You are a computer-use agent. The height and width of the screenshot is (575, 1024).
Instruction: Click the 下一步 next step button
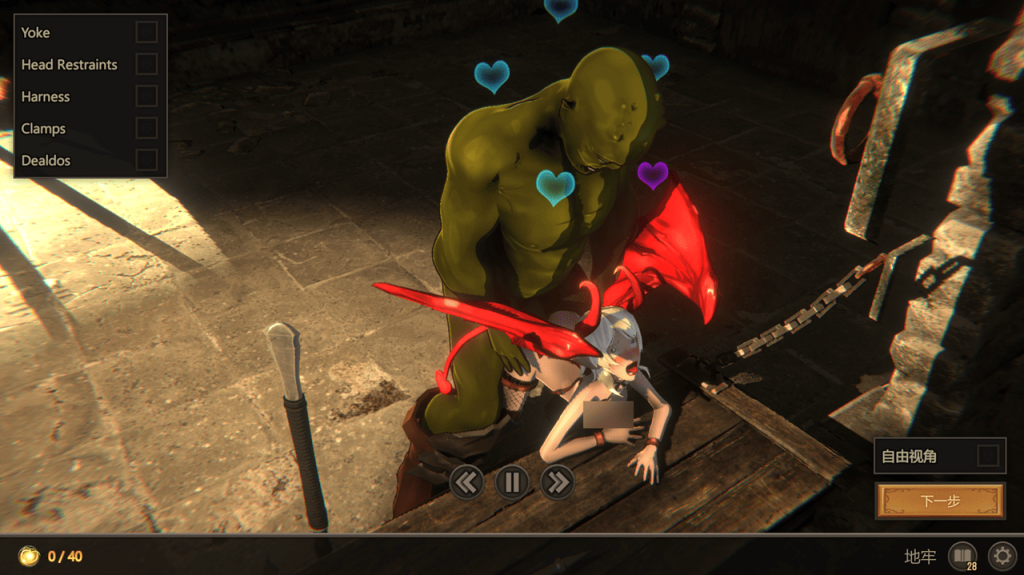tap(939, 501)
